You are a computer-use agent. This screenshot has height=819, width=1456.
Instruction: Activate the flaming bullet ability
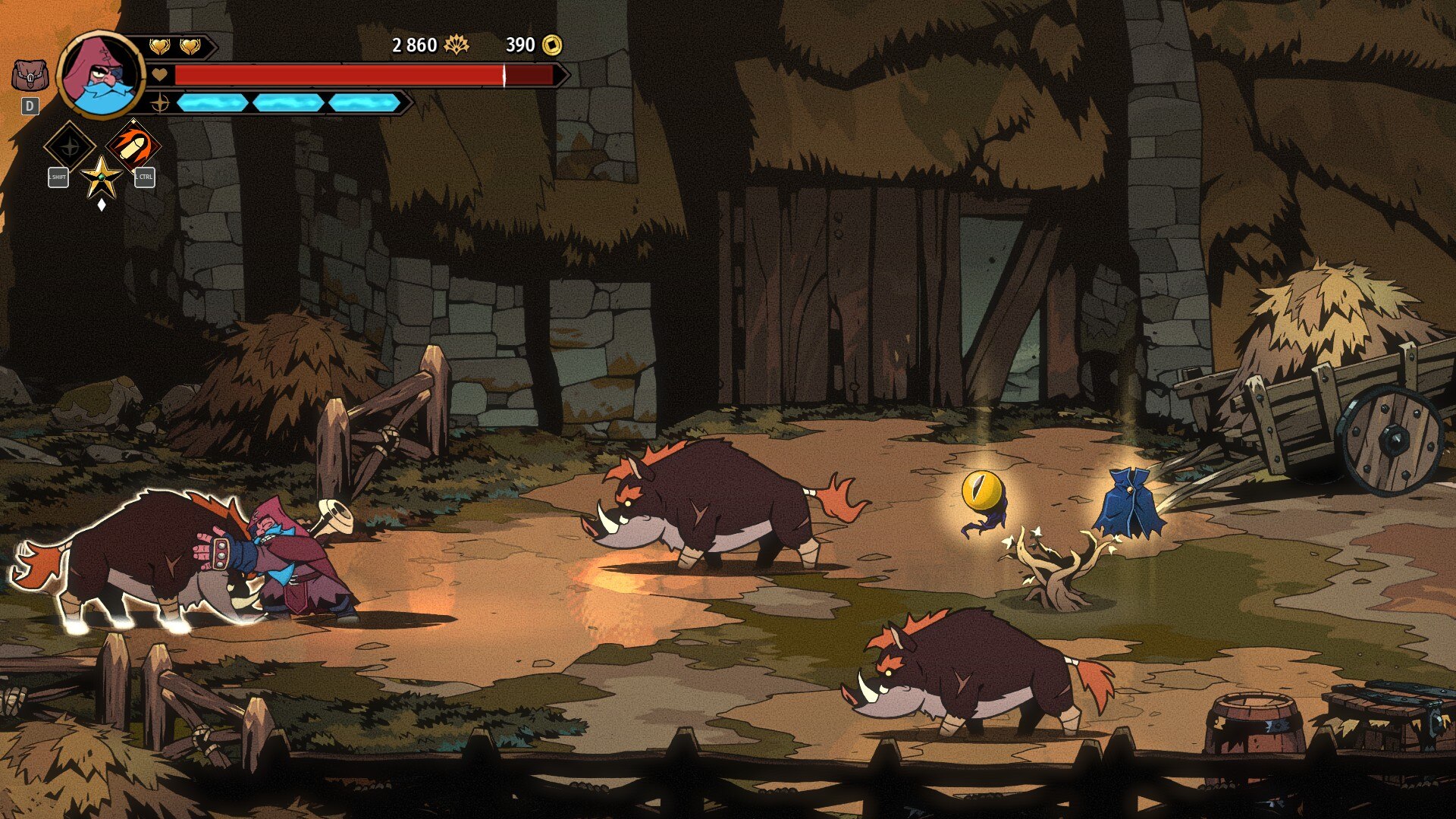click(133, 146)
